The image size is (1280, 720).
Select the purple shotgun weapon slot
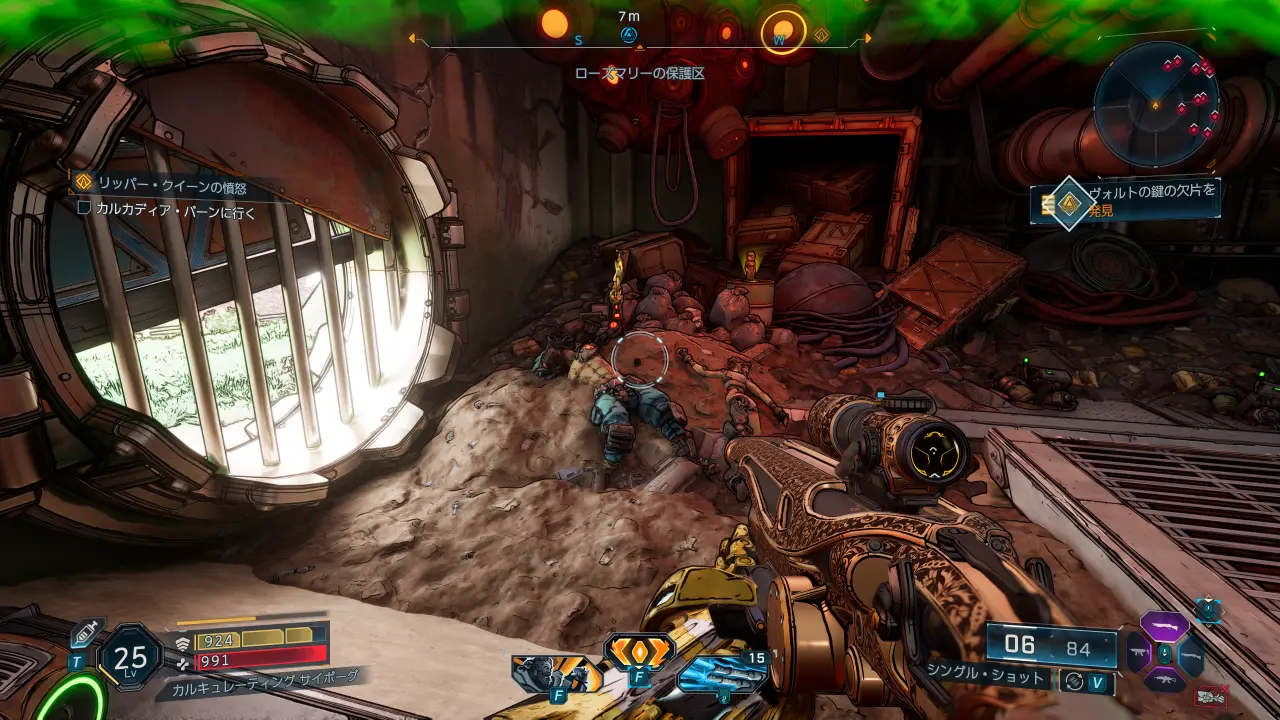[x=1164, y=628]
